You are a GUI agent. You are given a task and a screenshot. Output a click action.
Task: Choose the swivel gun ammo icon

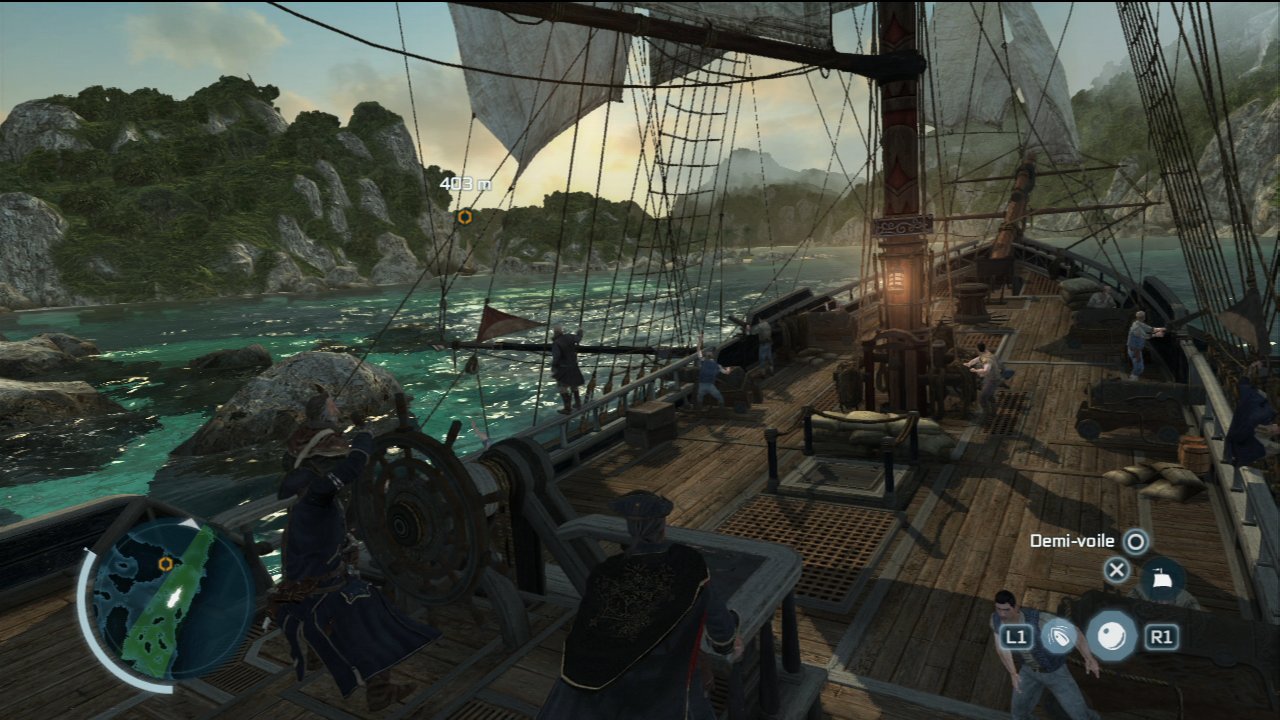tap(1058, 635)
